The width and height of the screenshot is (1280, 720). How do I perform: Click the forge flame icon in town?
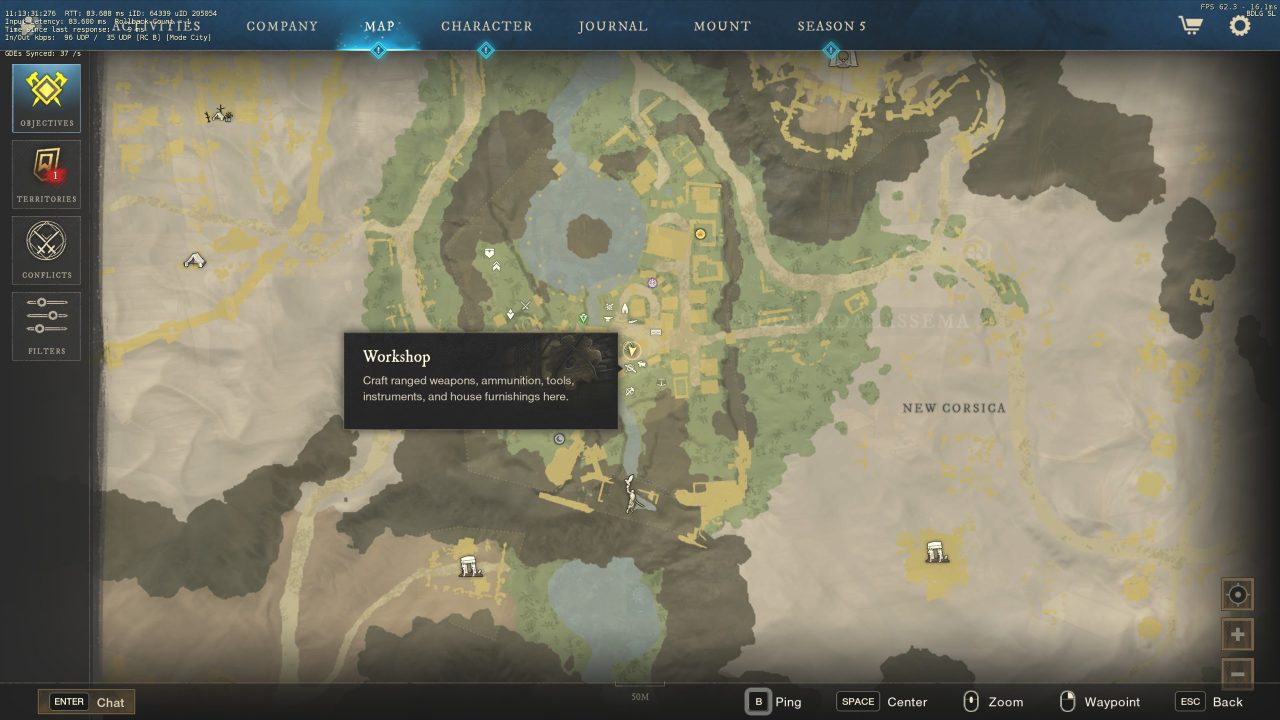click(625, 308)
